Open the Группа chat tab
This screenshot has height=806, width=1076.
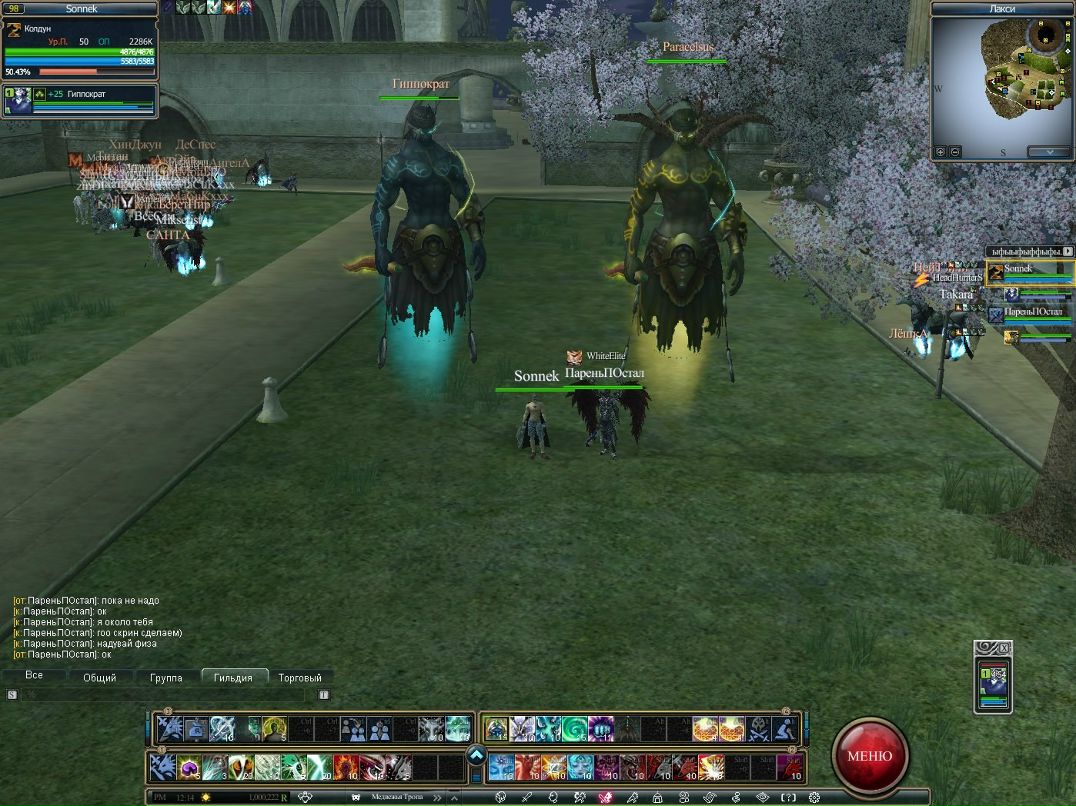coord(166,677)
